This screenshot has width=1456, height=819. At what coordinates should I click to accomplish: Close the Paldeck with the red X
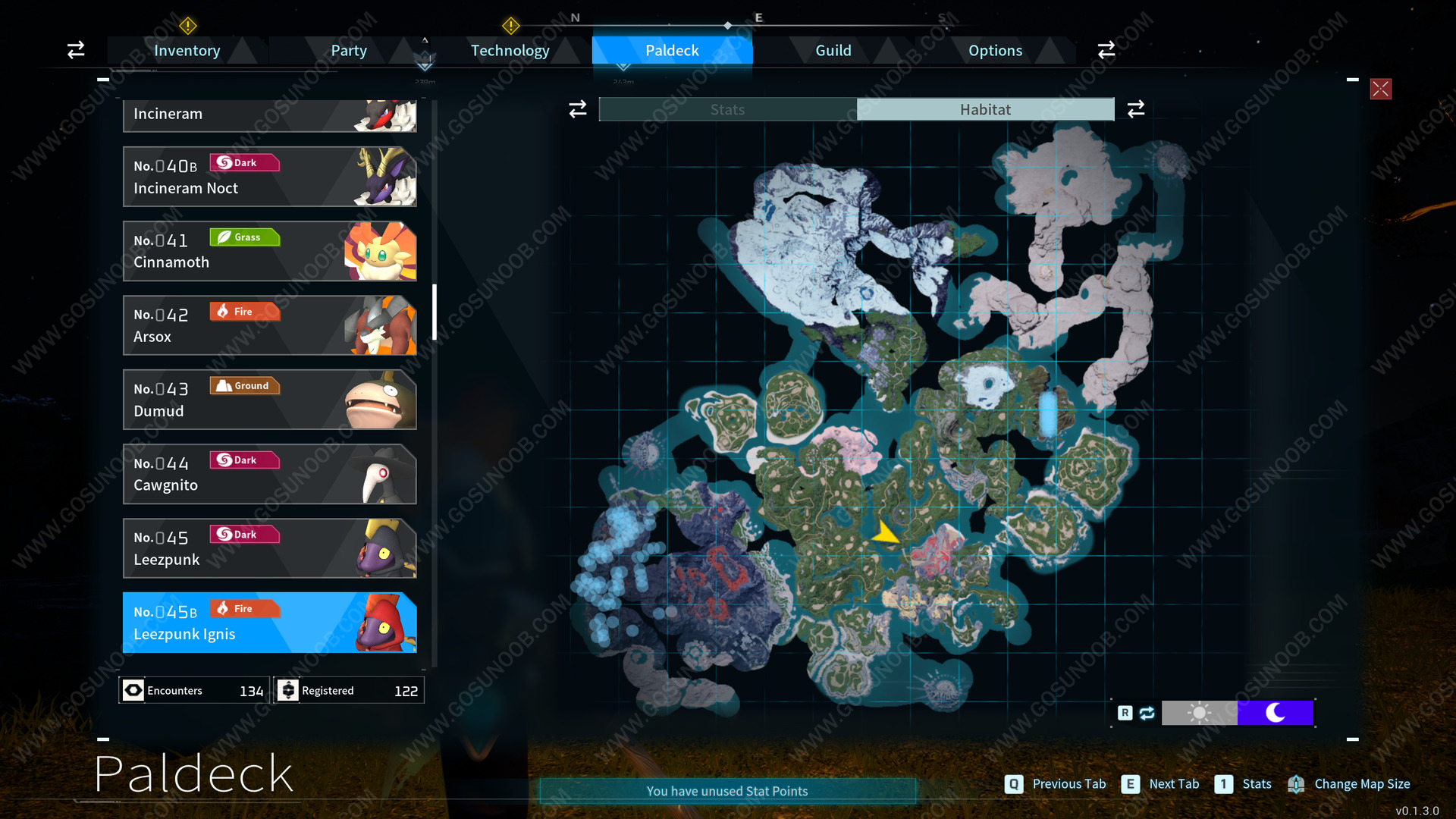pos(1380,89)
